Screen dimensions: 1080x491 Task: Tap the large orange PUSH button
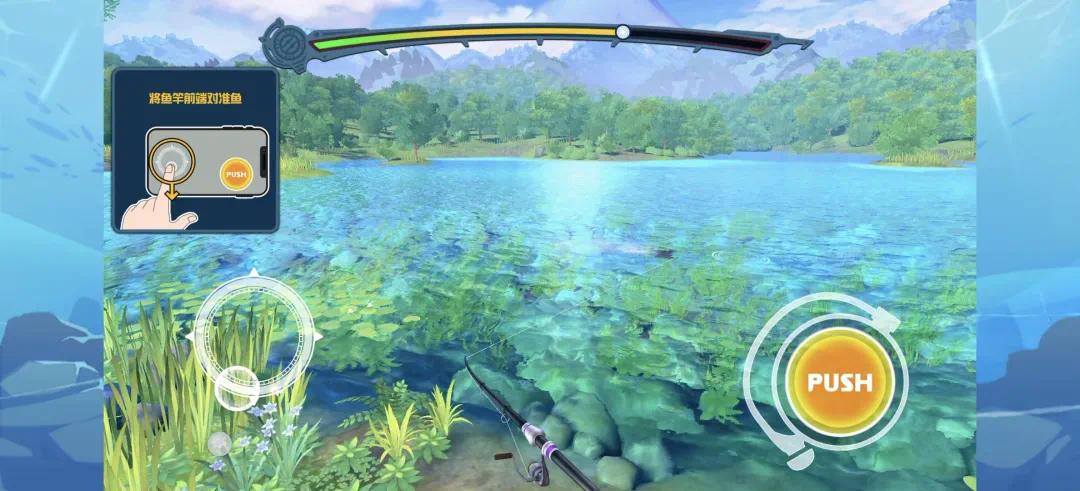[x=839, y=382]
